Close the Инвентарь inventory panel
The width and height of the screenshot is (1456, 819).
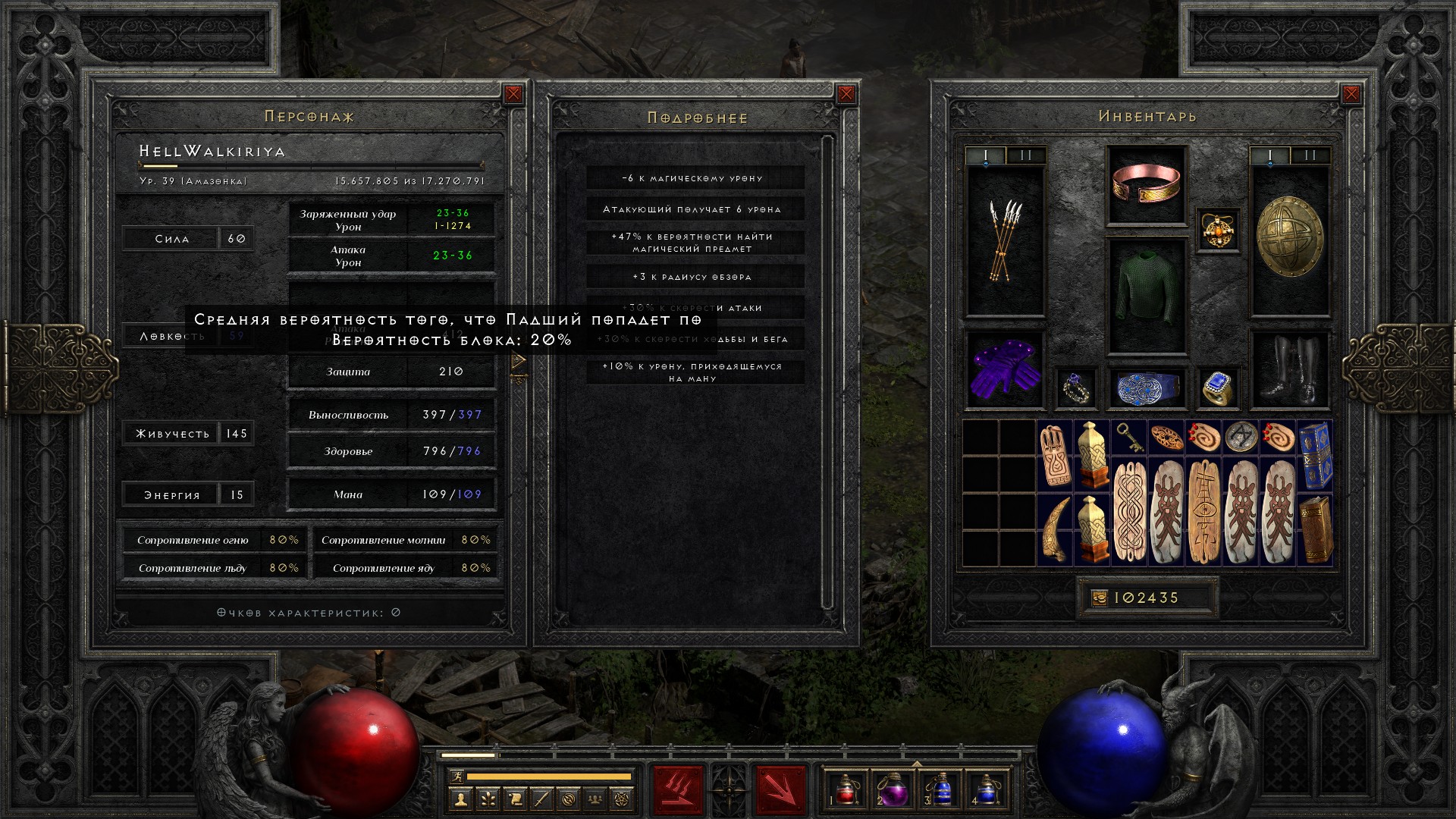point(1351,94)
